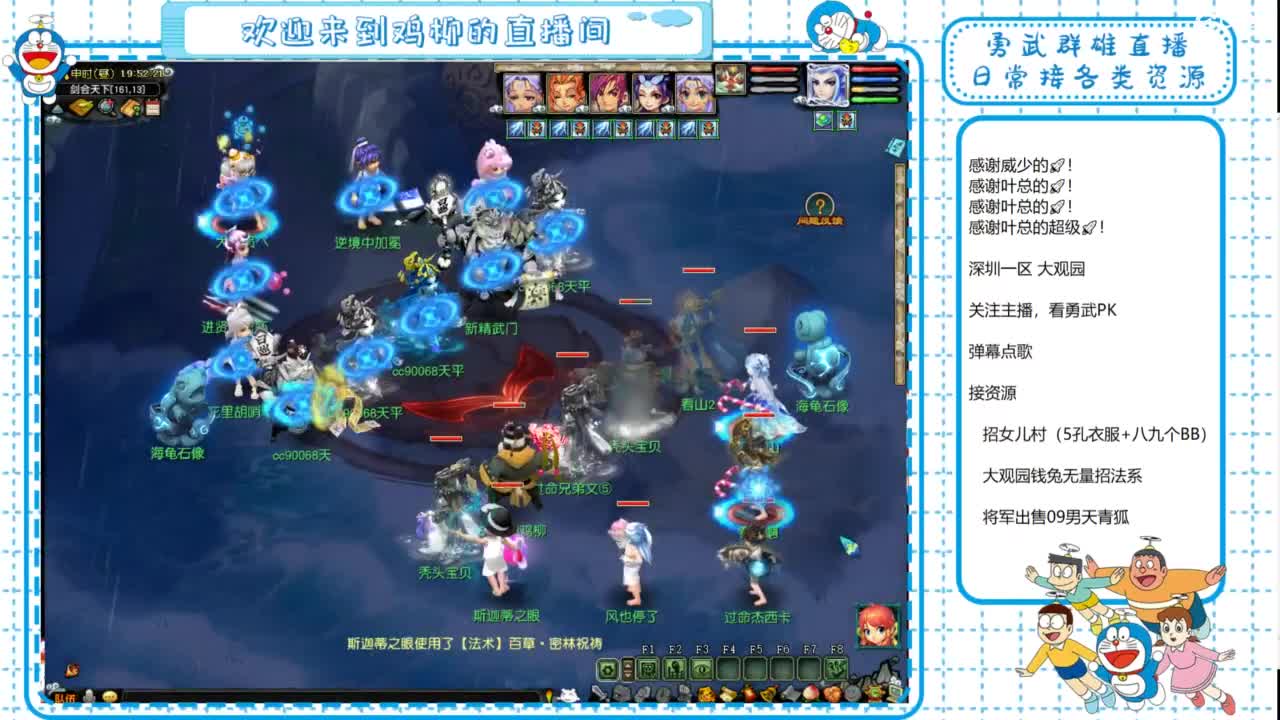Toggle the emote smiley icon at the bottom left
The width and height of the screenshot is (1280, 720).
109,695
